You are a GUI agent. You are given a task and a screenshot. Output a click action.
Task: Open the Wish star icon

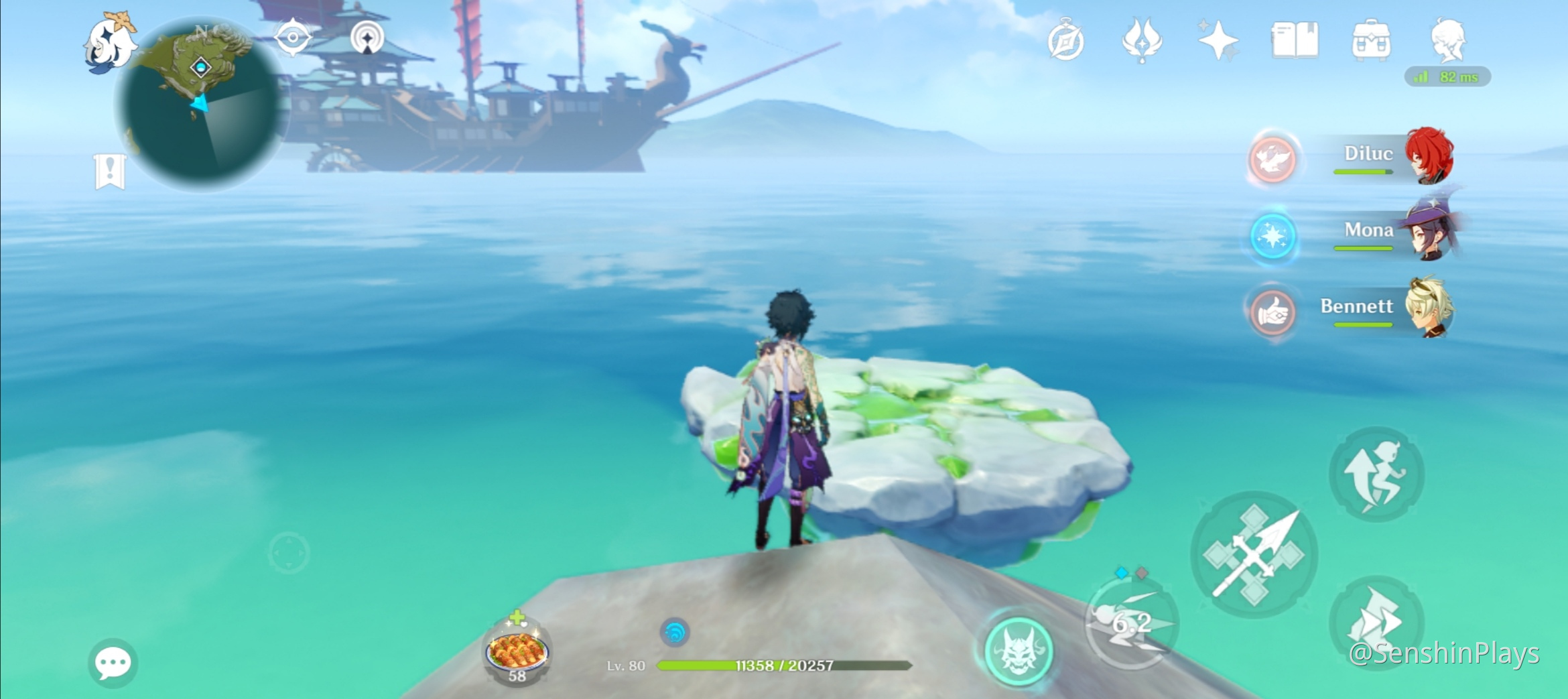[1218, 40]
